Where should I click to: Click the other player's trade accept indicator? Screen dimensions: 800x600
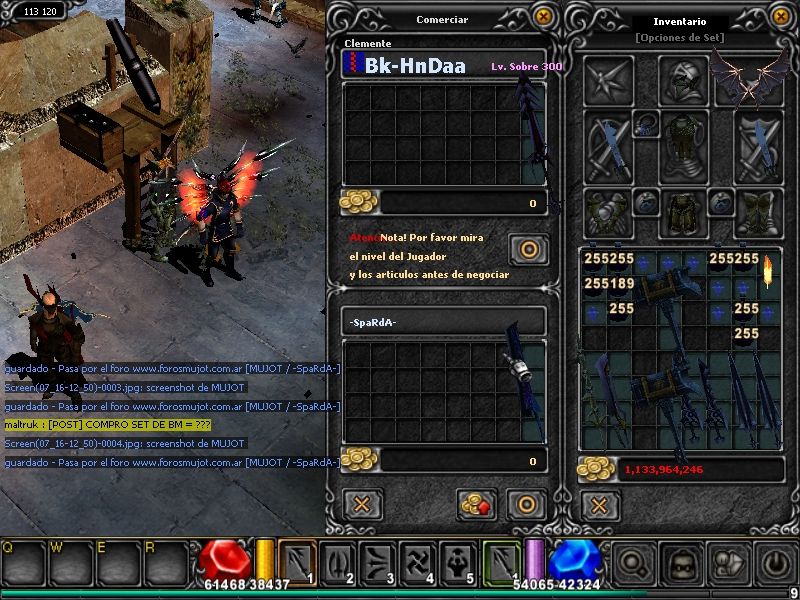pos(528,248)
